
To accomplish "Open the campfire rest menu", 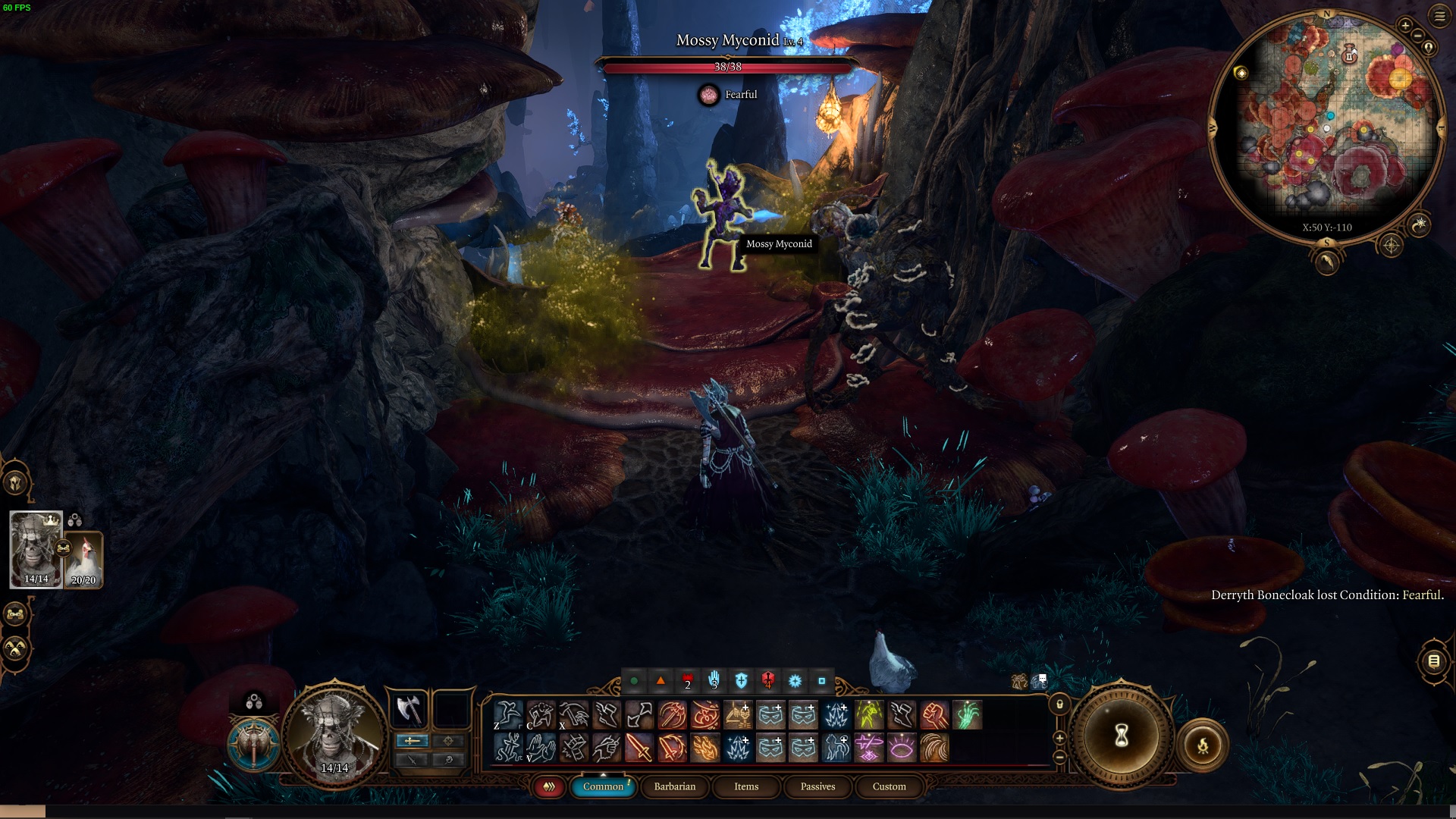I will (1203, 745).
